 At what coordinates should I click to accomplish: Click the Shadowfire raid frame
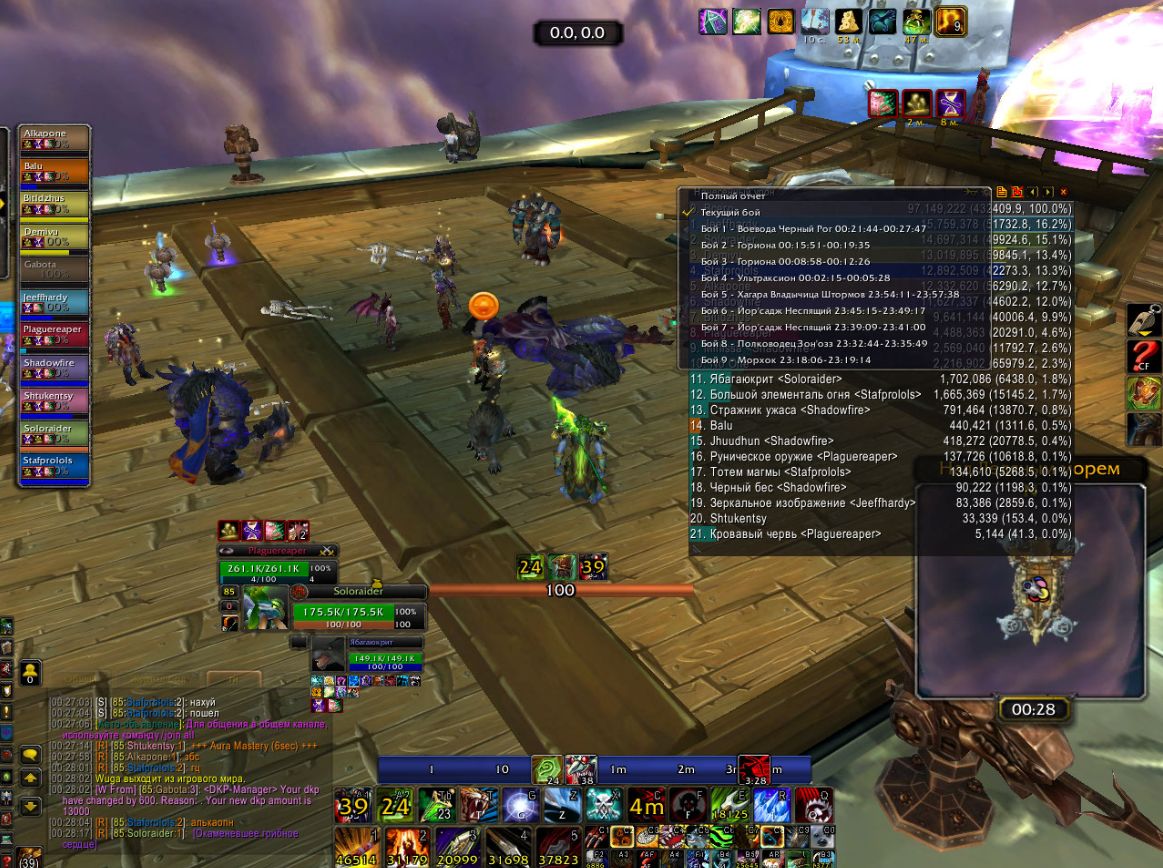click(55, 369)
